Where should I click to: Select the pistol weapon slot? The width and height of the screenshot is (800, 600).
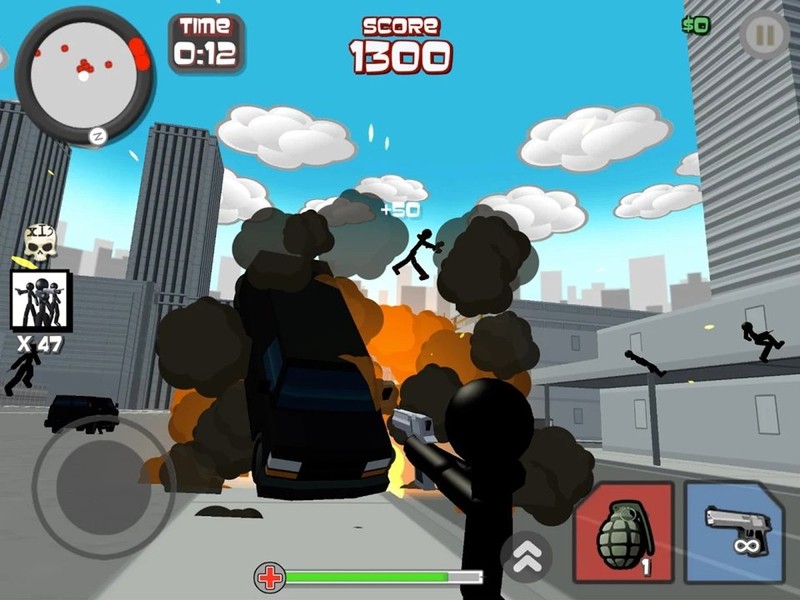tap(734, 532)
